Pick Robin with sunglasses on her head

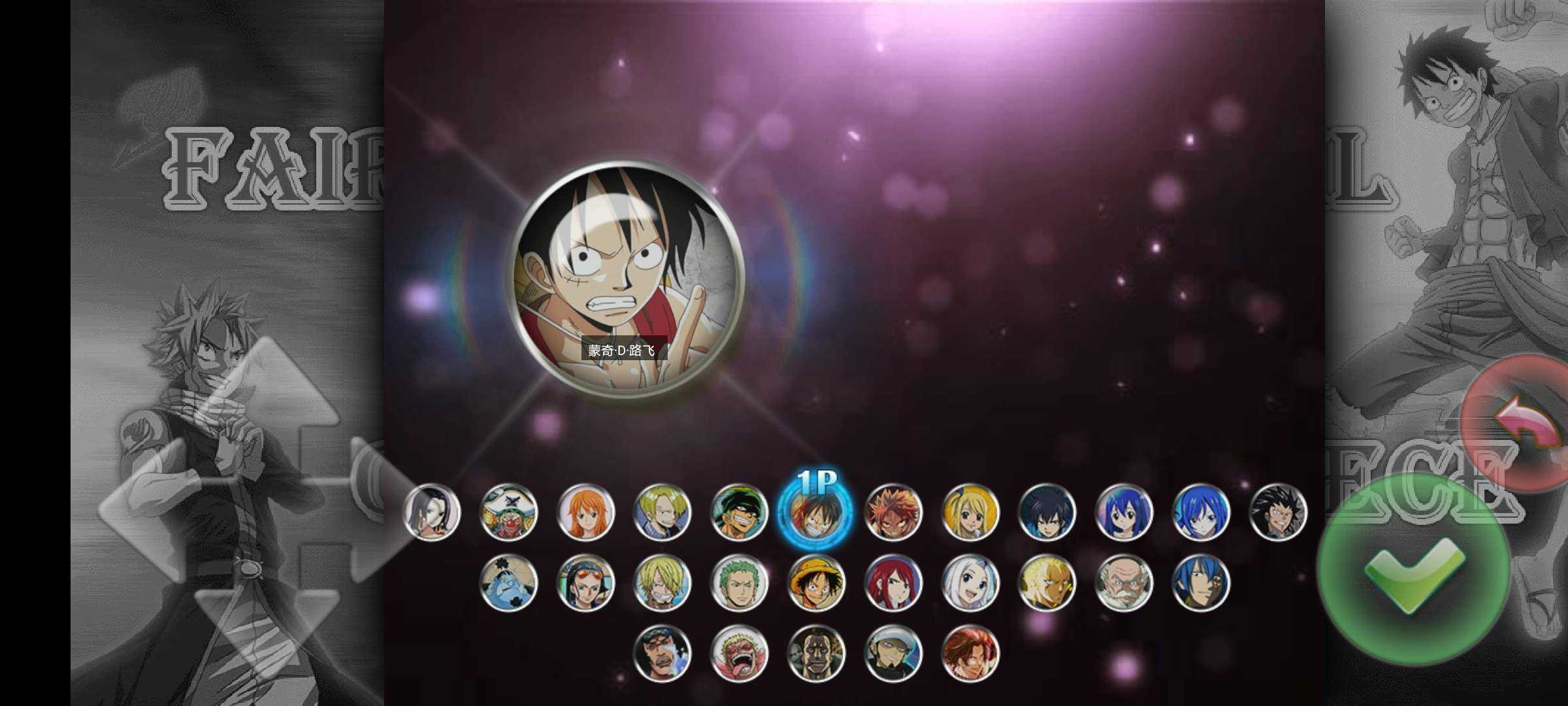click(x=585, y=582)
